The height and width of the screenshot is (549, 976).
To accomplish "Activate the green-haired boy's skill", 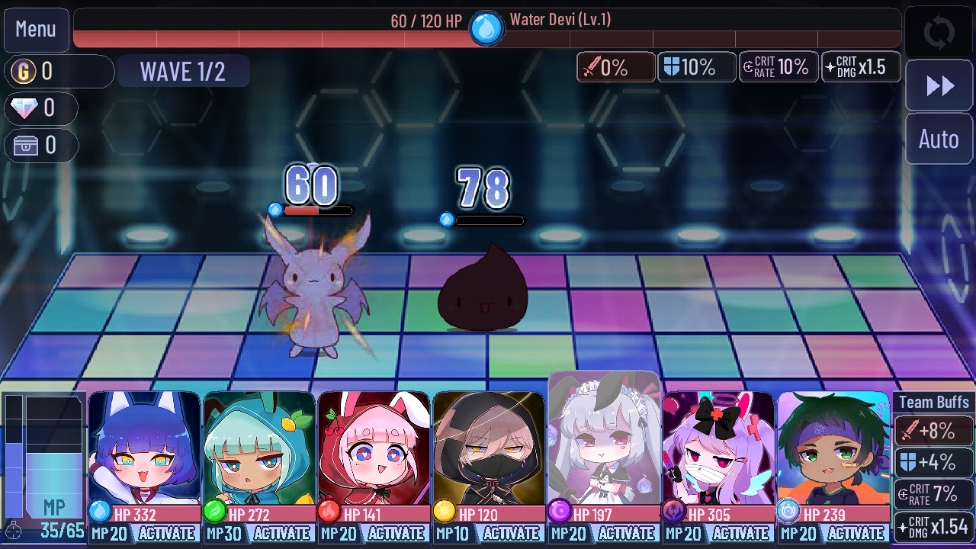I will pos(856,534).
